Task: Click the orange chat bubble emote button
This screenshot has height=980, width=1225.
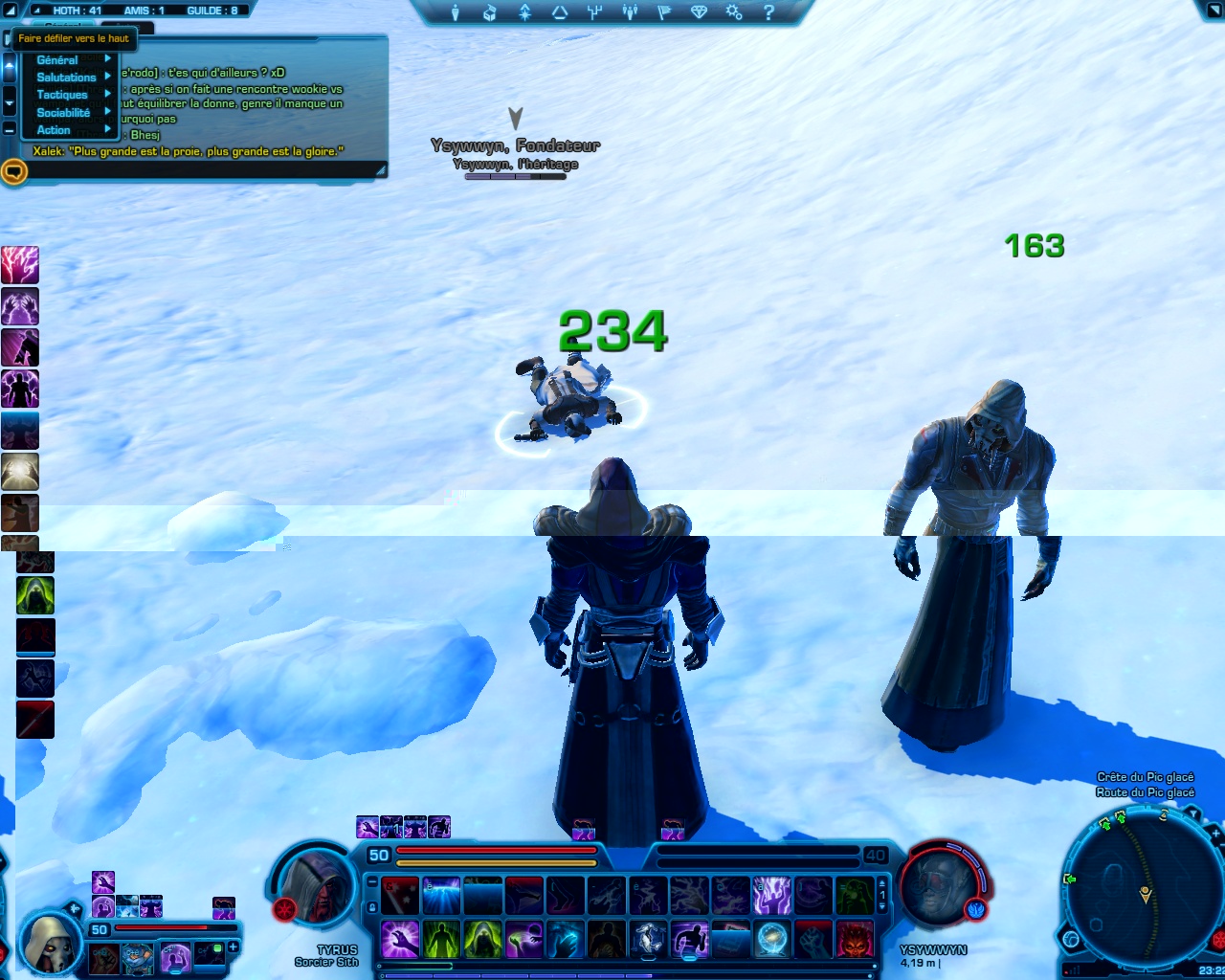Action: point(13,172)
